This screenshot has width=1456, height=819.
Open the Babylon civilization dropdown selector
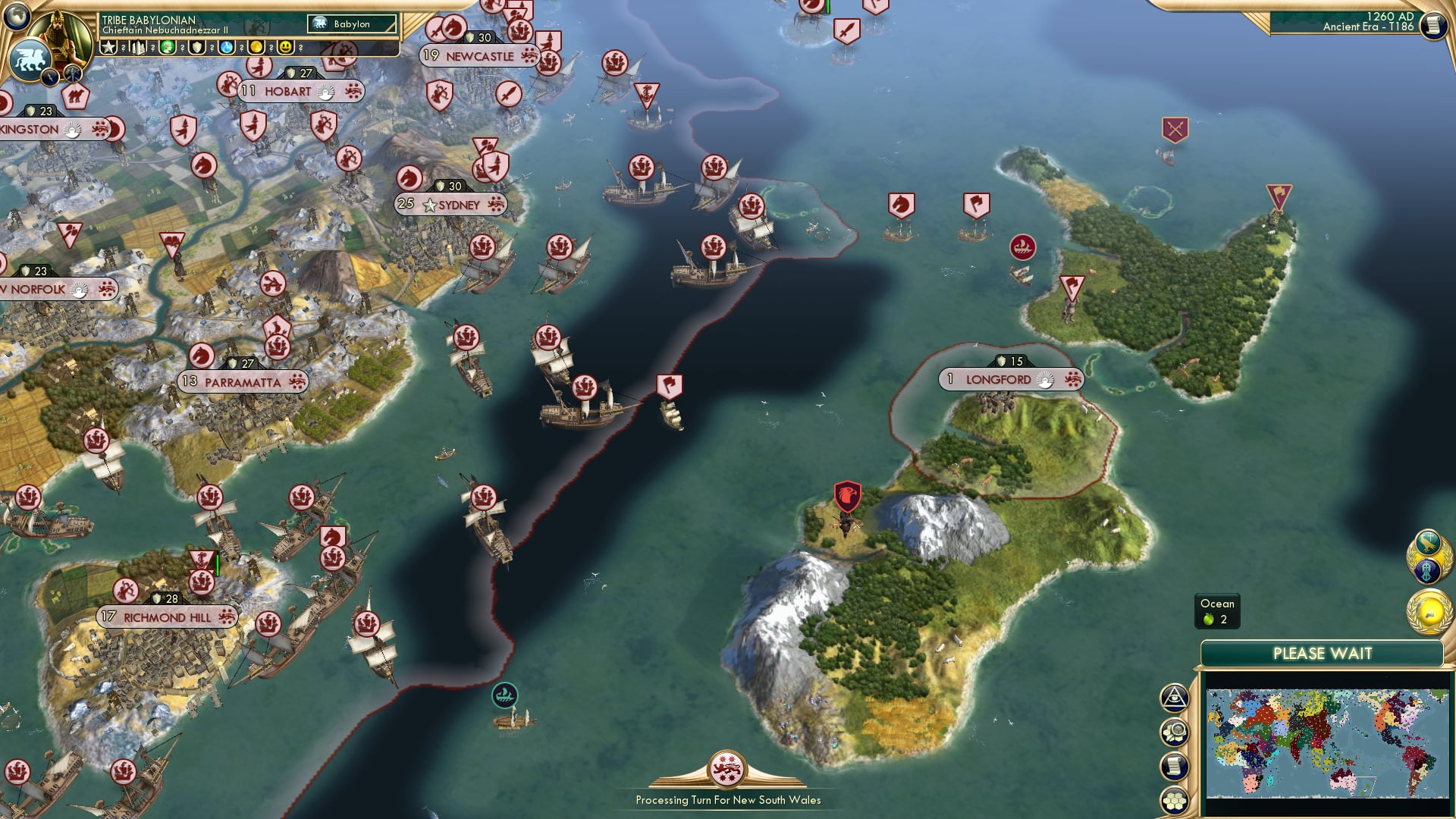pyautogui.click(x=353, y=24)
